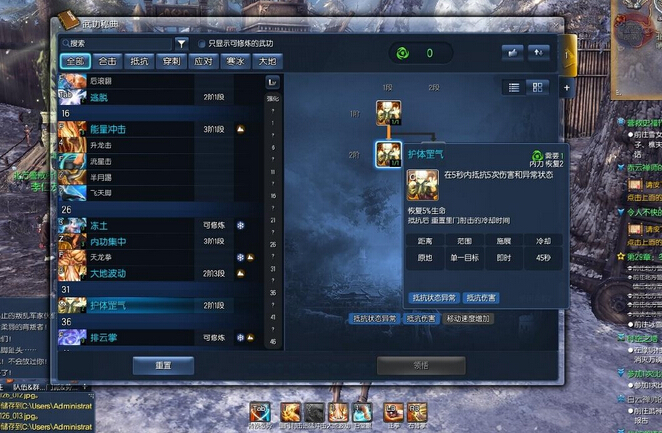Image resolution: width=662 pixels, height=433 pixels.
Task: Switch to the list view layout
Action: [514, 87]
